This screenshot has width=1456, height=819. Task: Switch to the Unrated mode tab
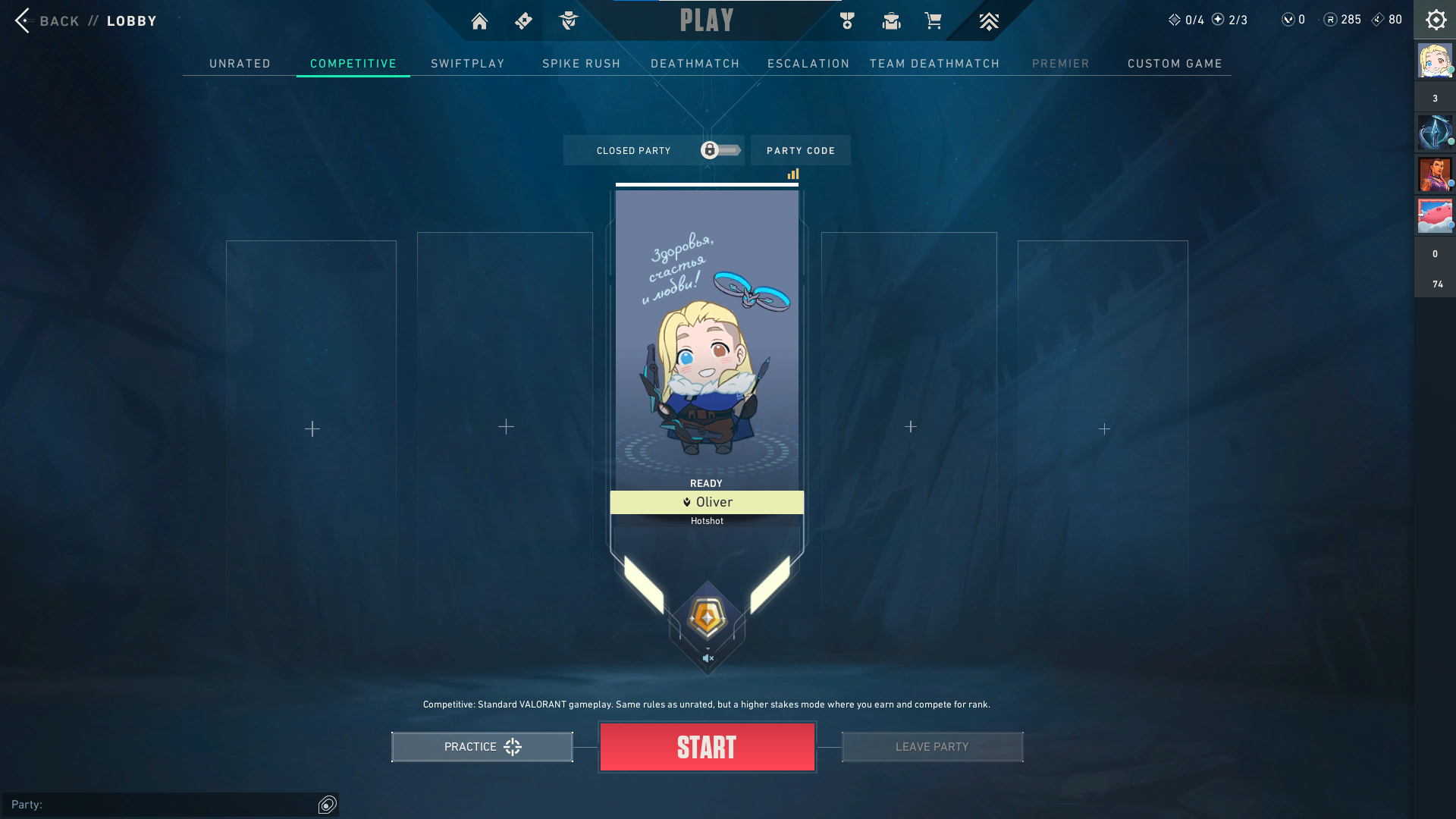tap(240, 64)
